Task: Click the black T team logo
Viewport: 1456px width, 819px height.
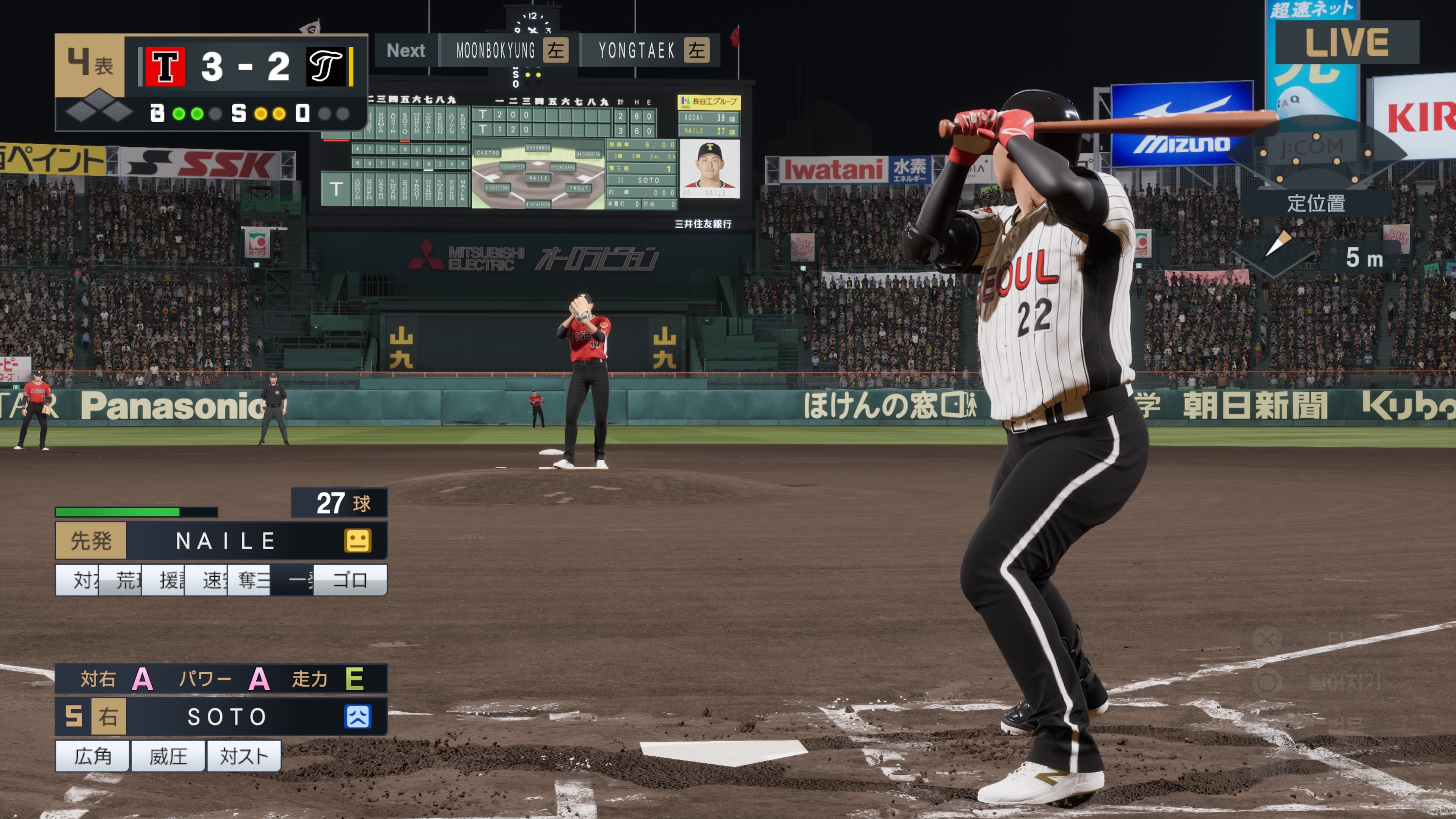Action: coord(326,67)
